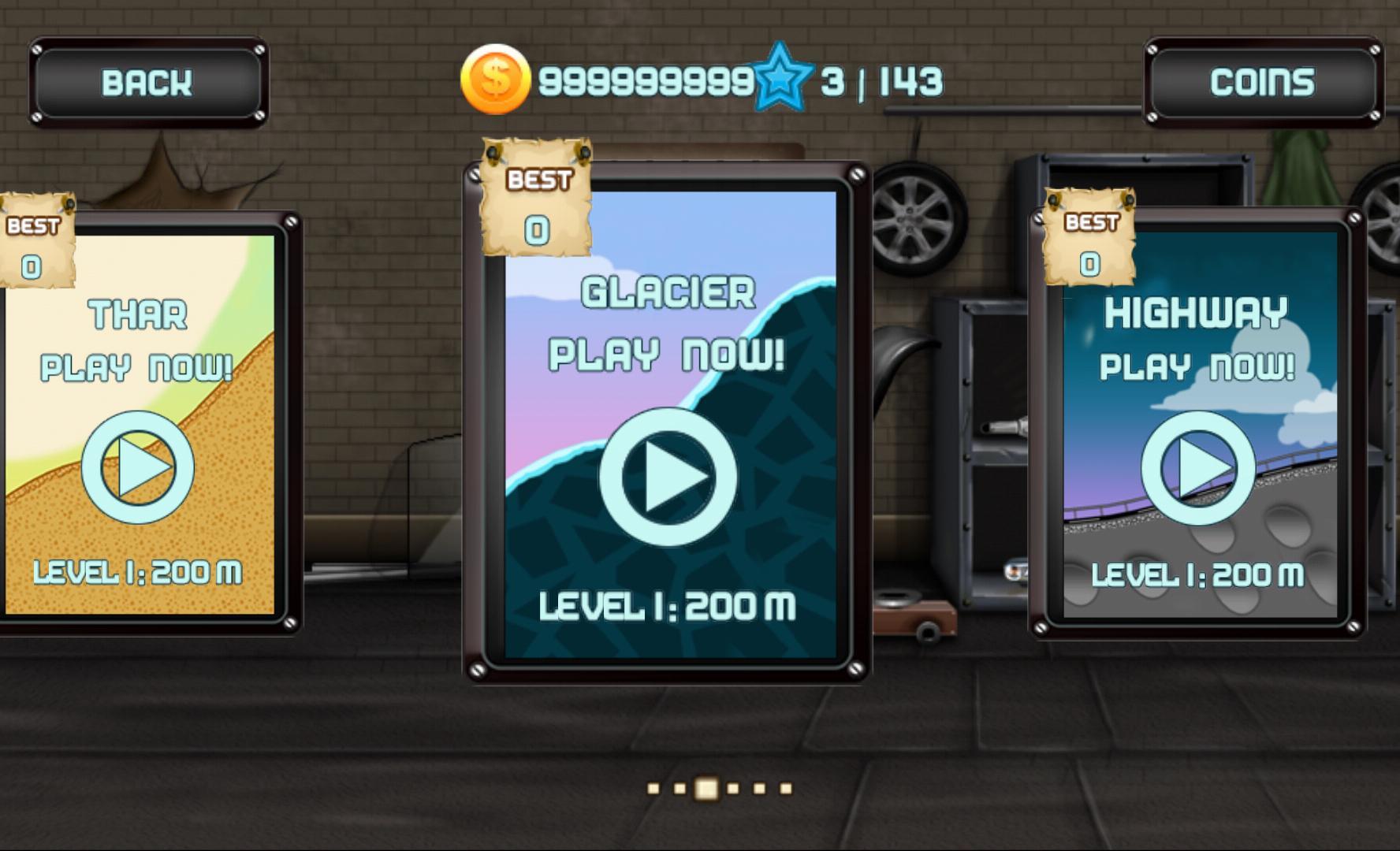Click the dot left of the selected page marker
The image size is (1400, 851).
click(680, 787)
